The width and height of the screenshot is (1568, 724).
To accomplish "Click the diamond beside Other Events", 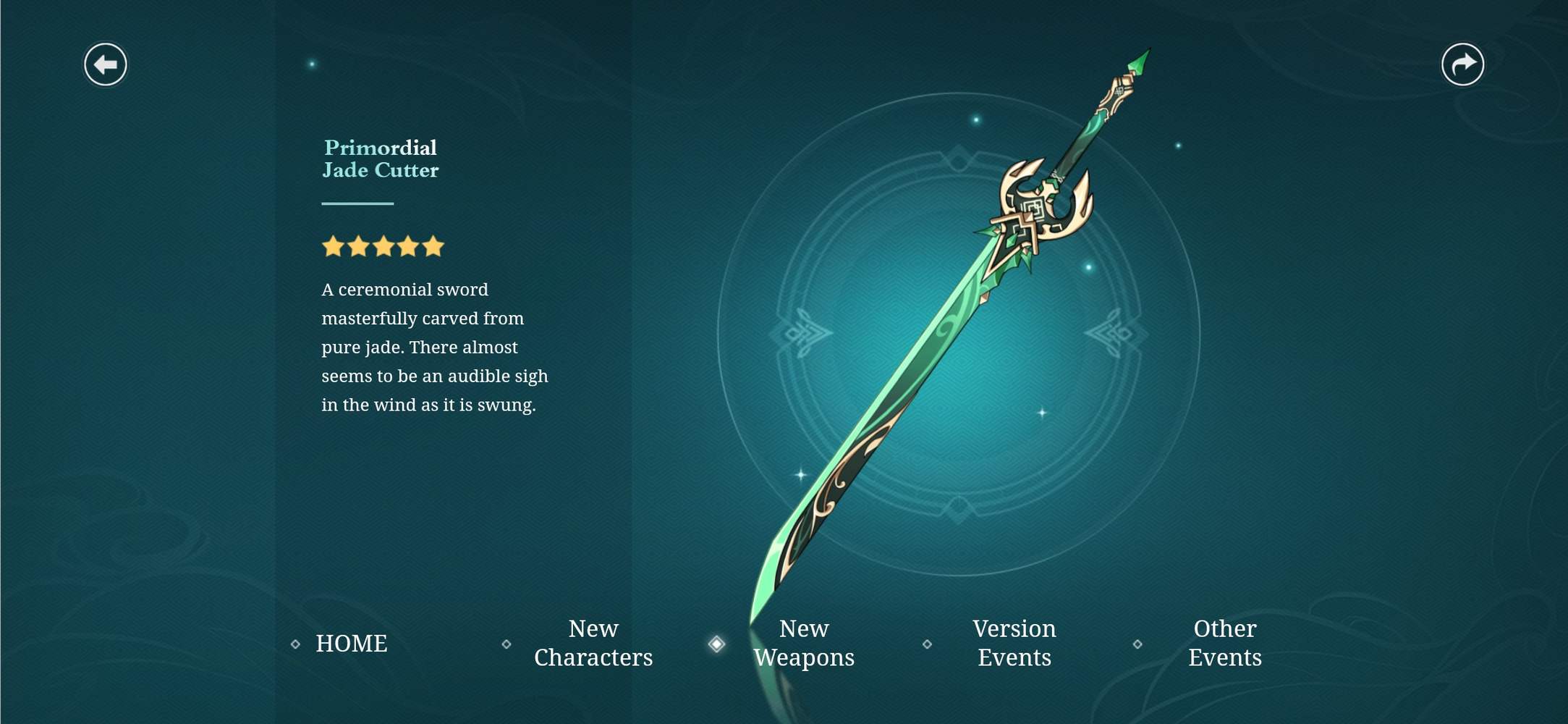I will click(x=1138, y=643).
